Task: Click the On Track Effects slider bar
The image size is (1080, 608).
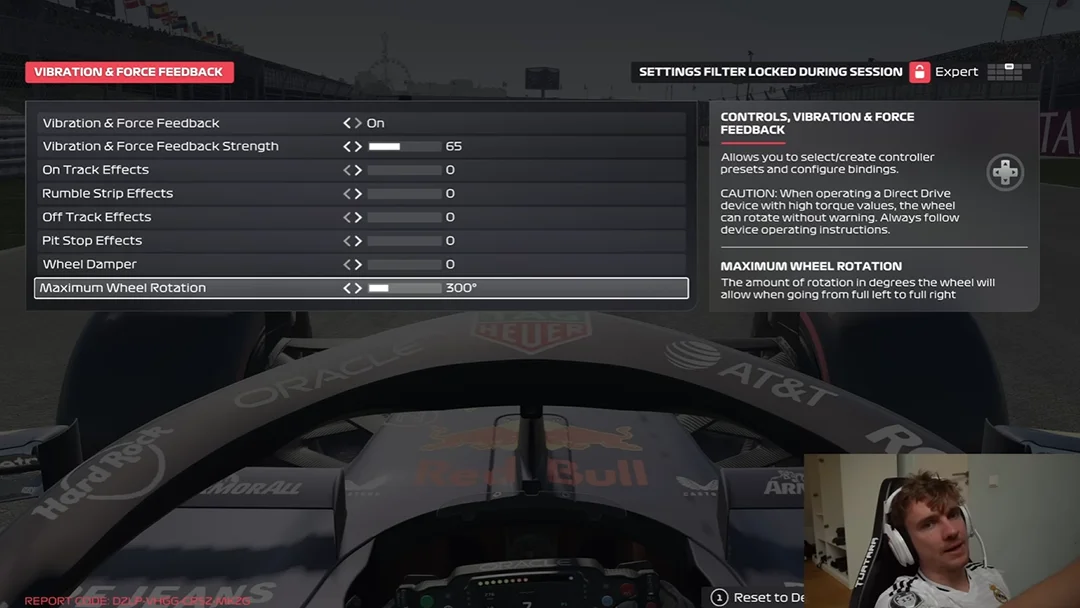Action: (405, 170)
